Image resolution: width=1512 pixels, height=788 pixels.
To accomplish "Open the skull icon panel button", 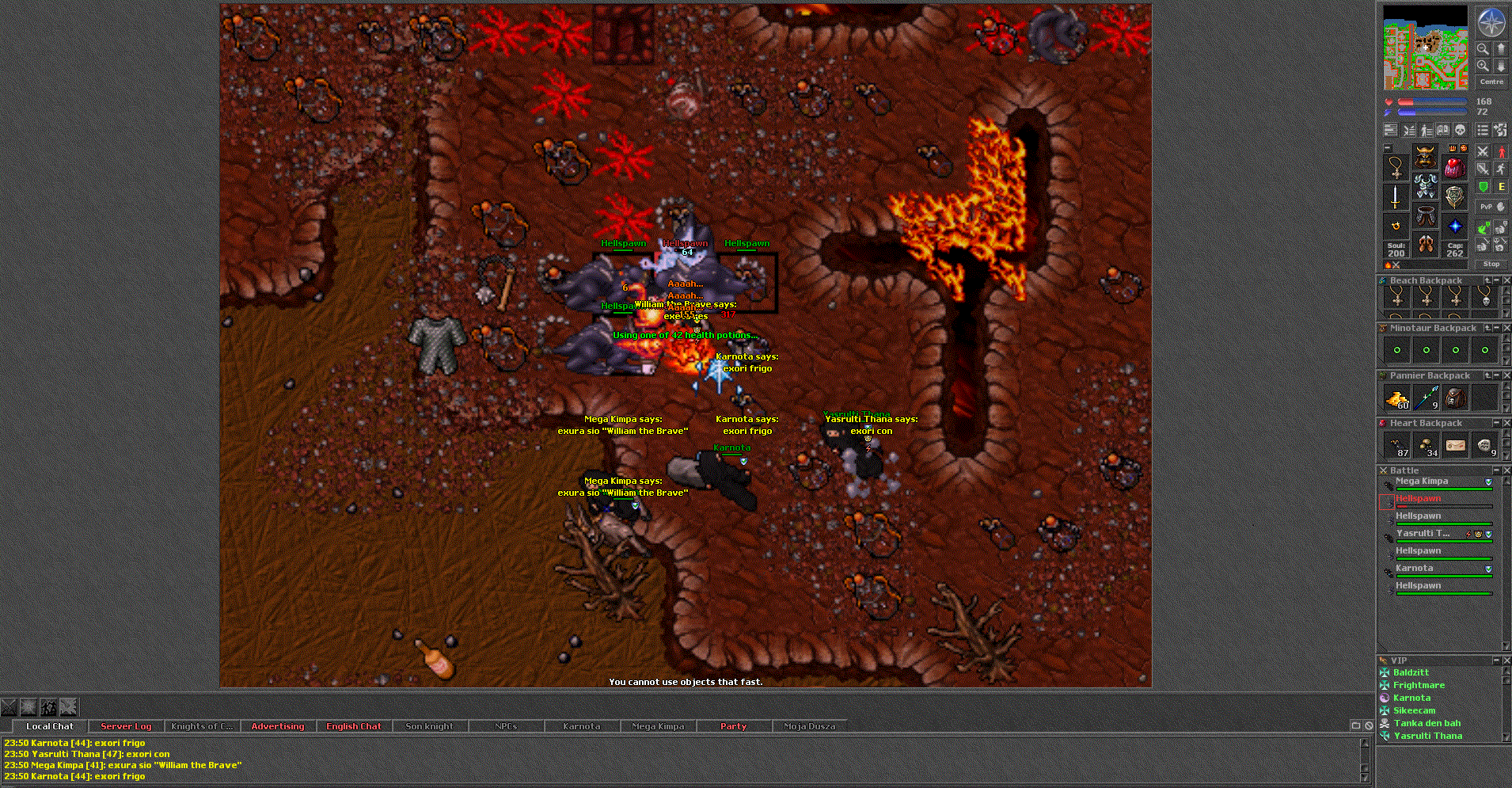I will (1461, 130).
